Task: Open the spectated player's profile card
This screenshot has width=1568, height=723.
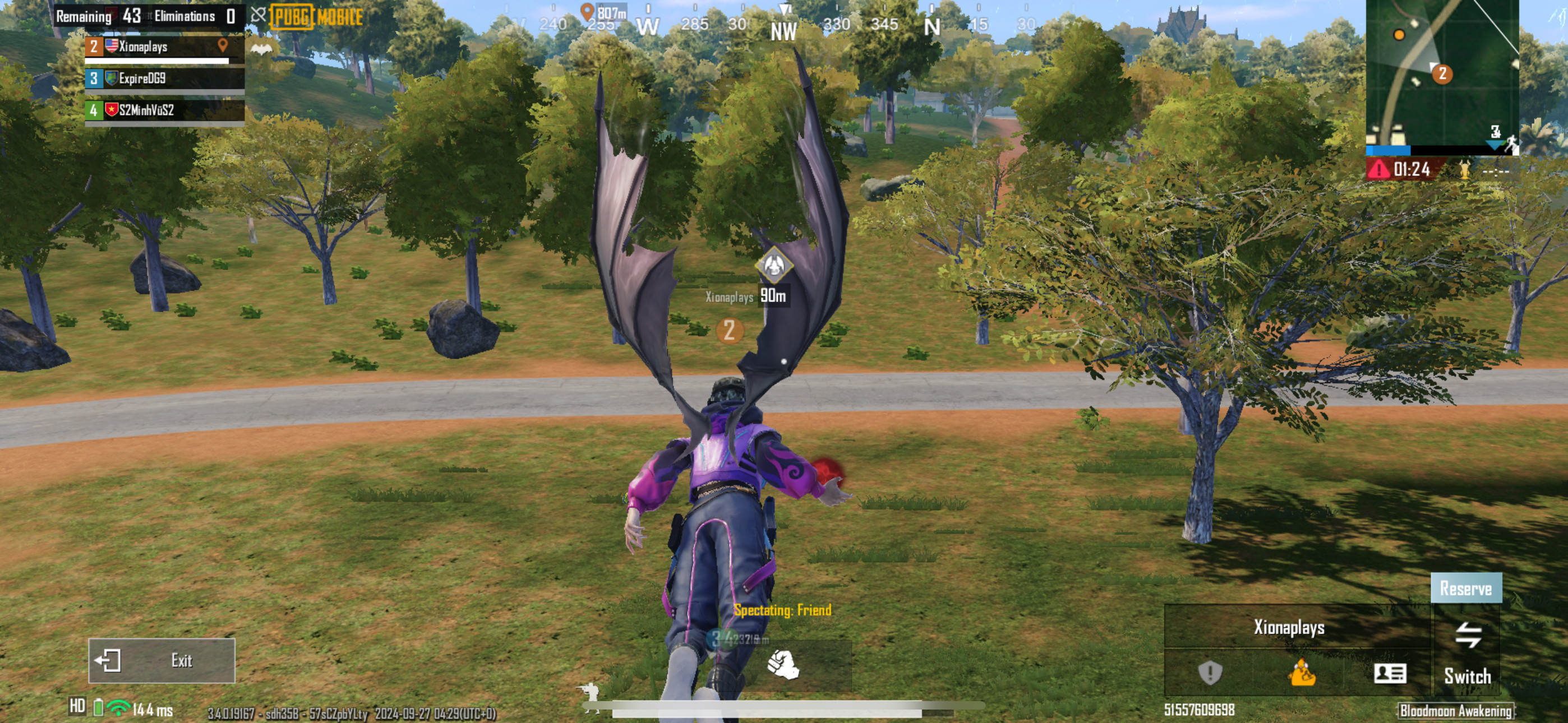Action: [x=1389, y=673]
